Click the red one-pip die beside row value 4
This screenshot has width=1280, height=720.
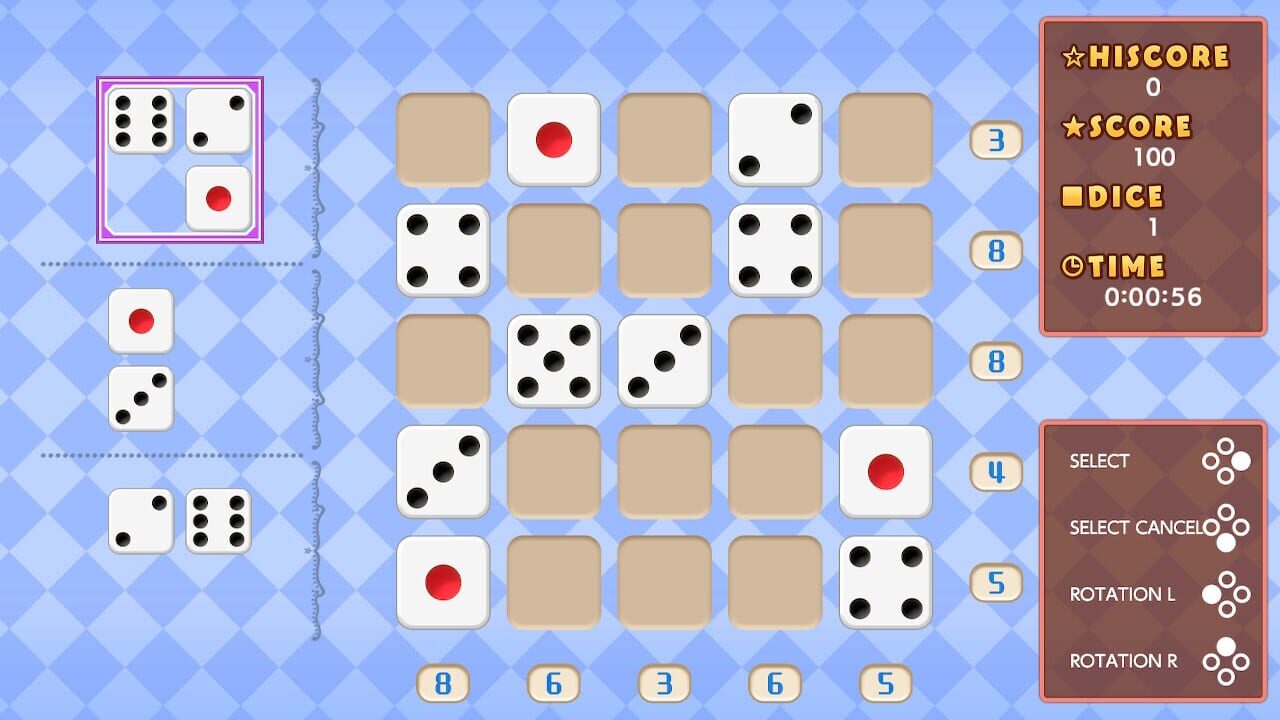coord(884,470)
